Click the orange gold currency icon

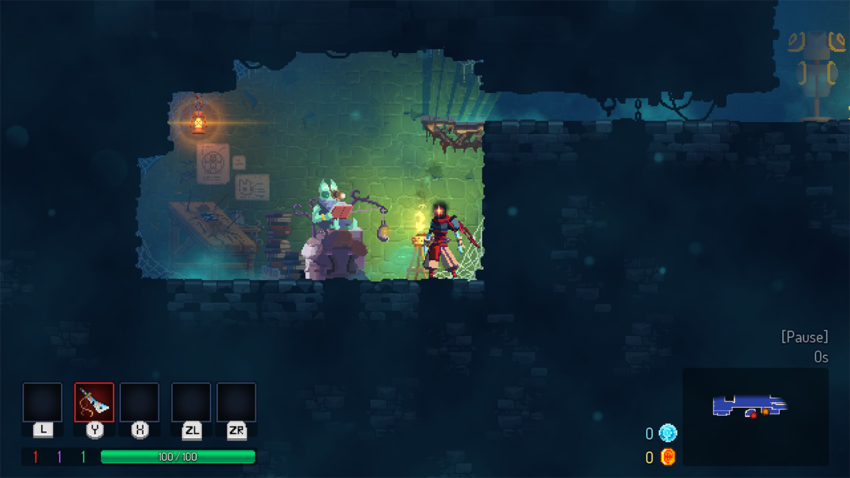coord(667,457)
